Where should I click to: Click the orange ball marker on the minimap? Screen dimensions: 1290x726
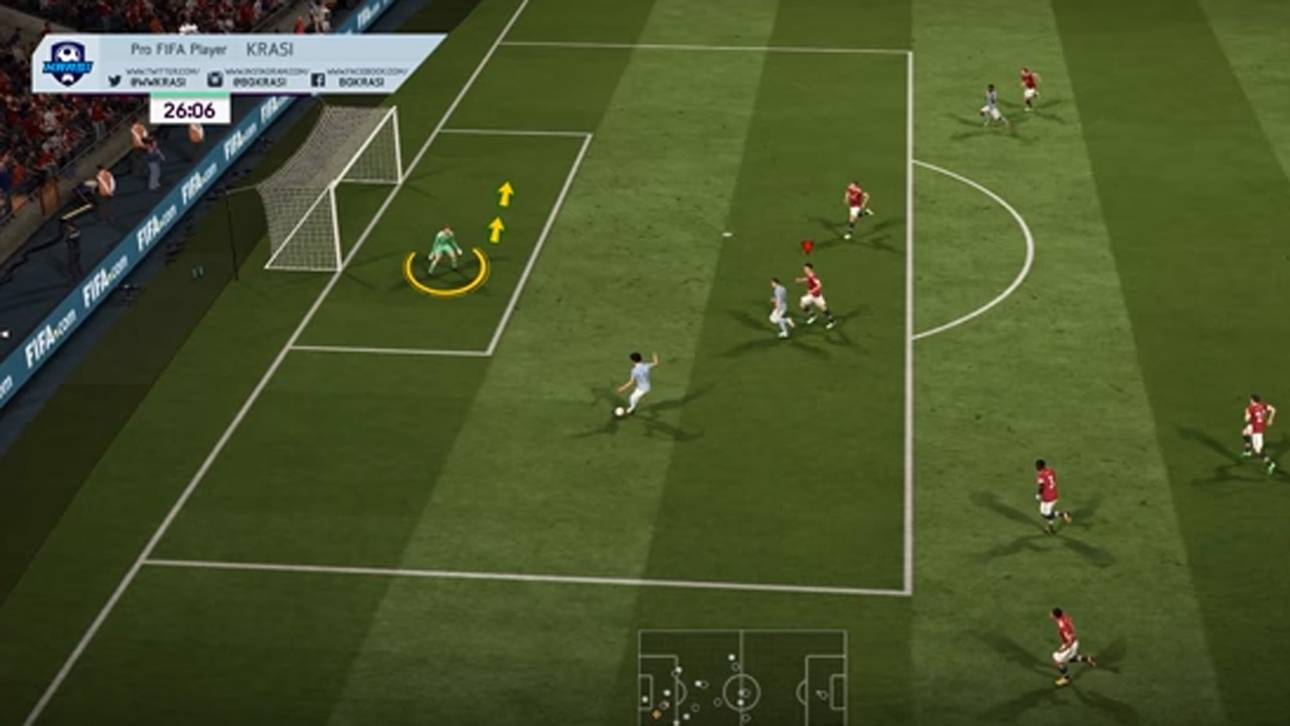click(x=656, y=713)
